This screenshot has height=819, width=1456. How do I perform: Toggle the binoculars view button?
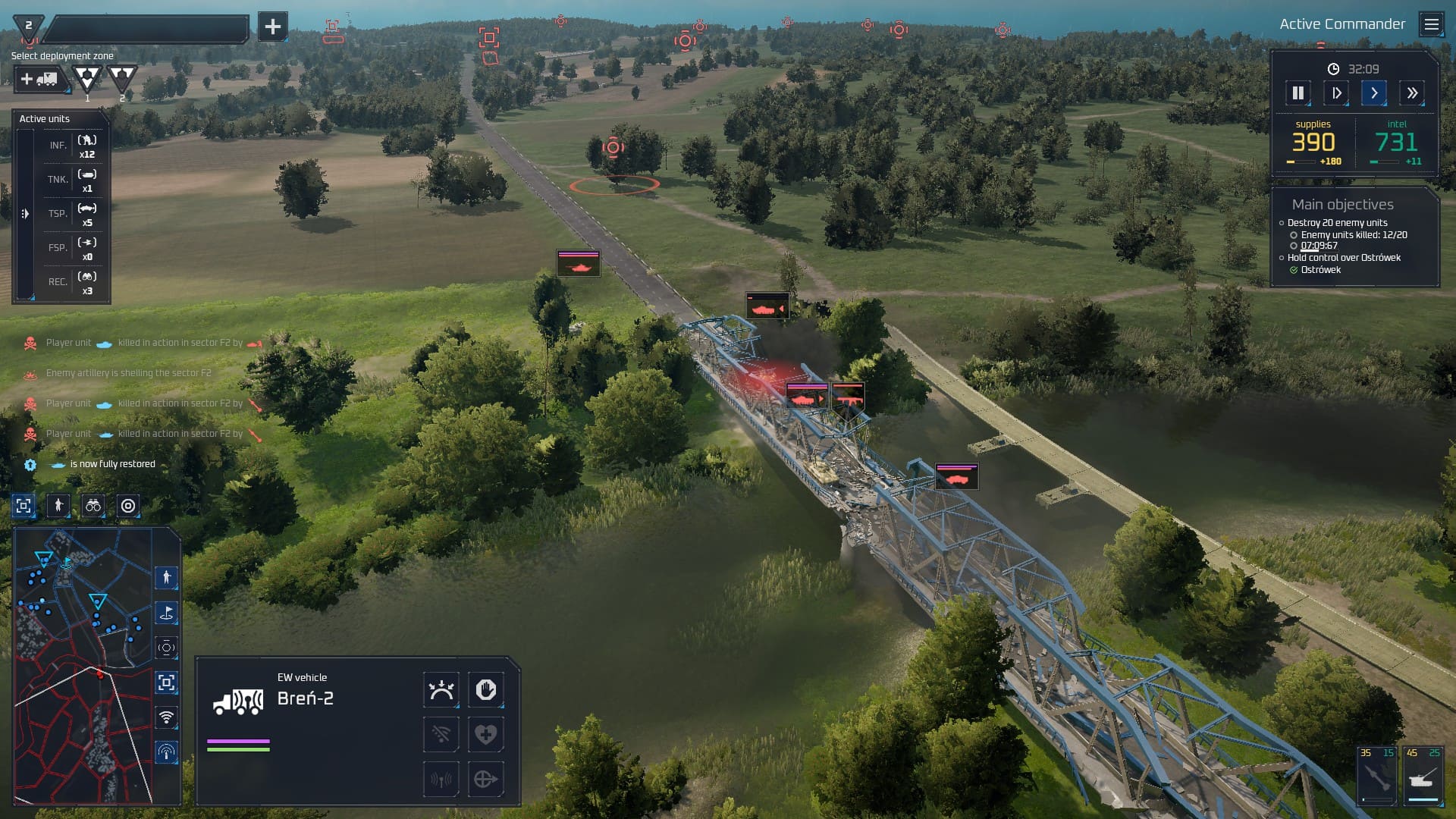93,506
